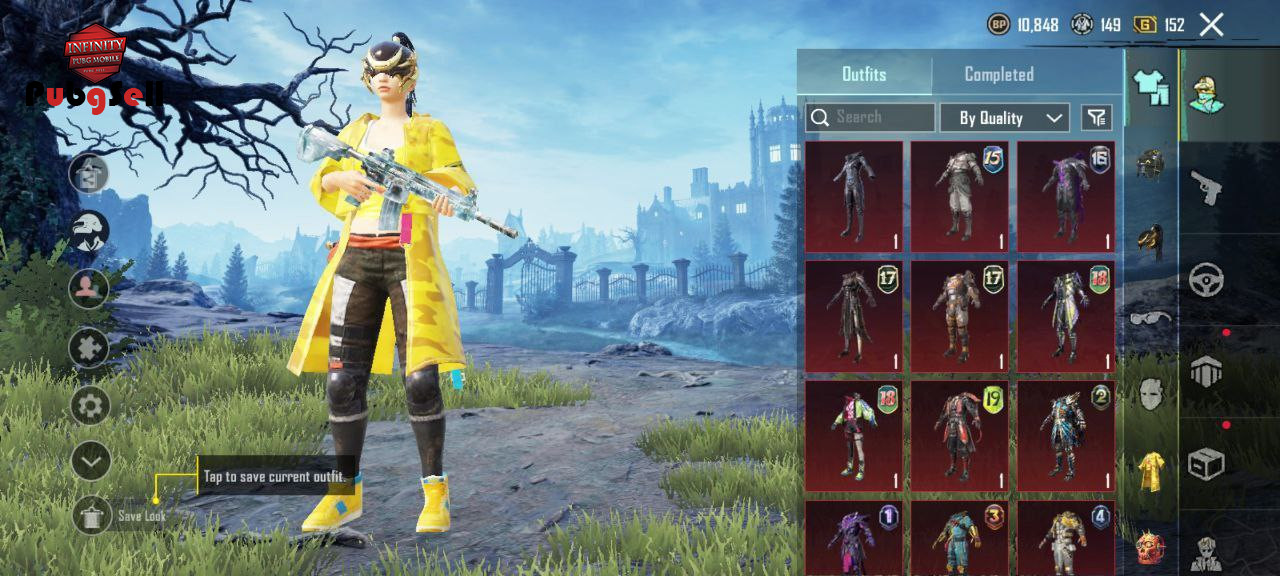Viewport: 1280px width, 576px height.
Task: Open the shirt and pants clothing category
Action: [1151, 89]
